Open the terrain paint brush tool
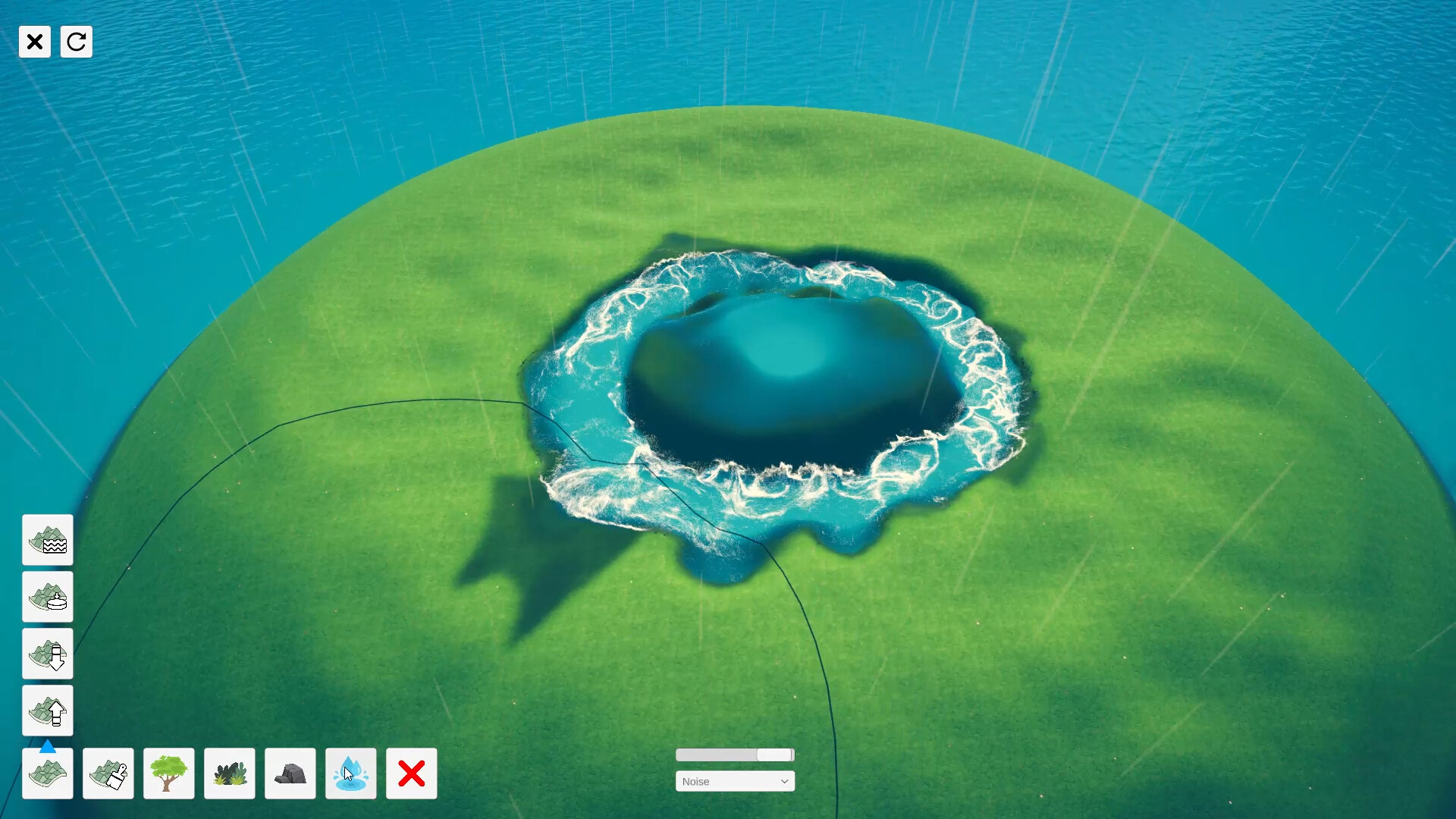This screenshot has width=1456, height=819. 108,773
